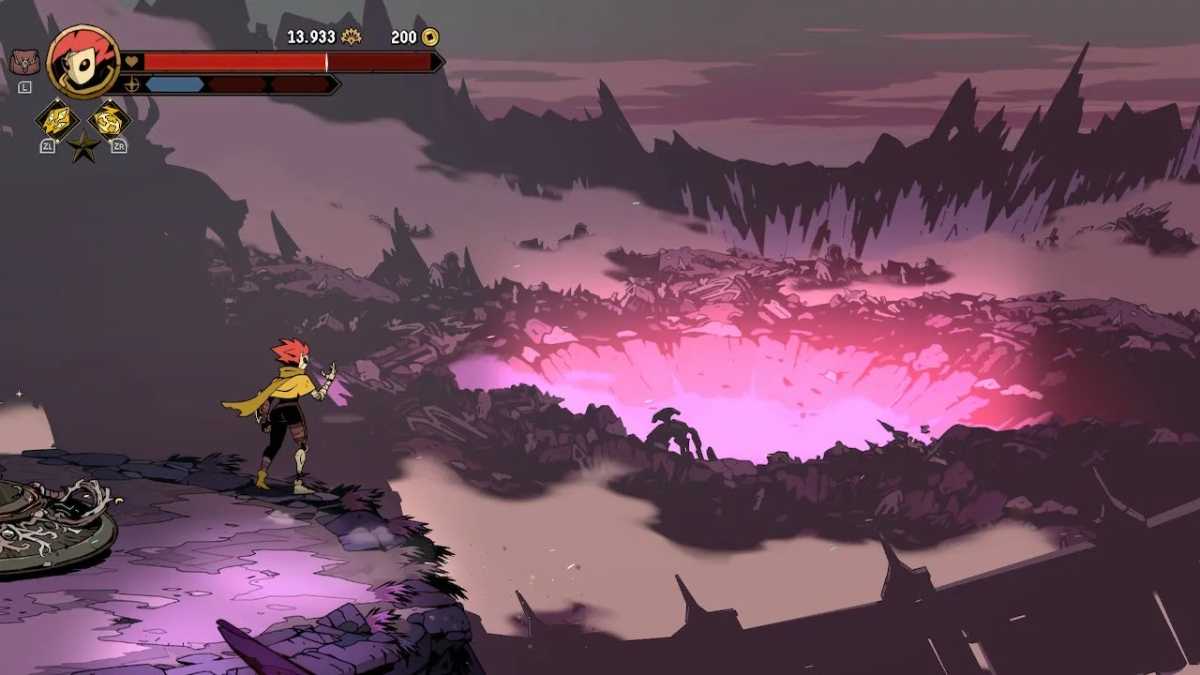This screenshot has width=1200, height=675.
Task: Activate the left golden diamond ability
Action: 56,120
